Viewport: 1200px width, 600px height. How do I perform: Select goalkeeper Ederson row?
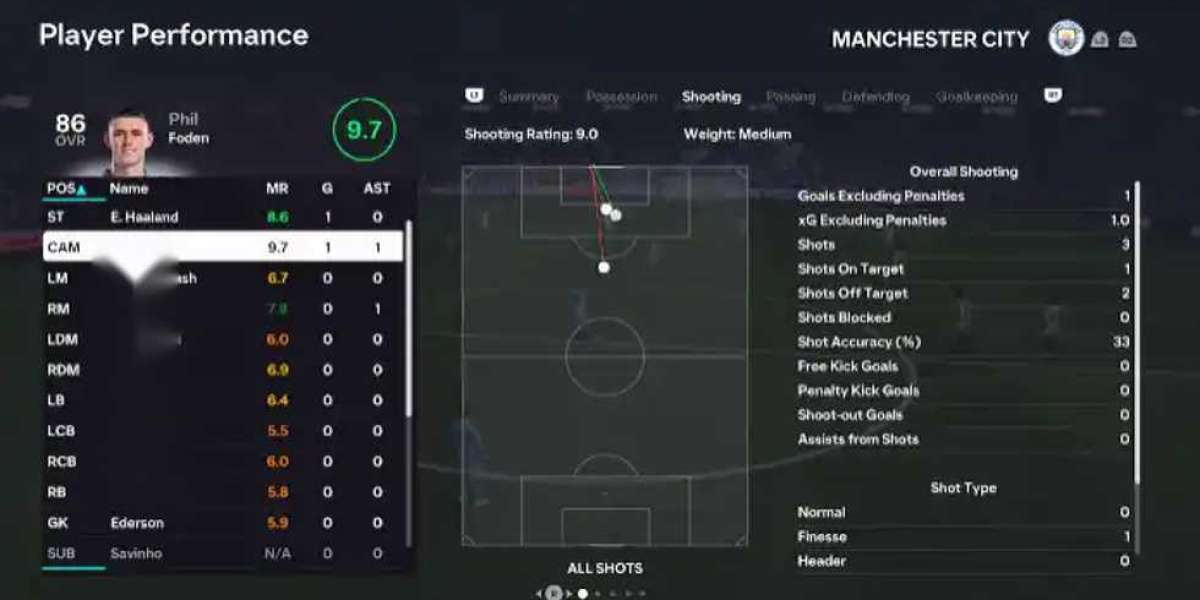coord(222,523)
